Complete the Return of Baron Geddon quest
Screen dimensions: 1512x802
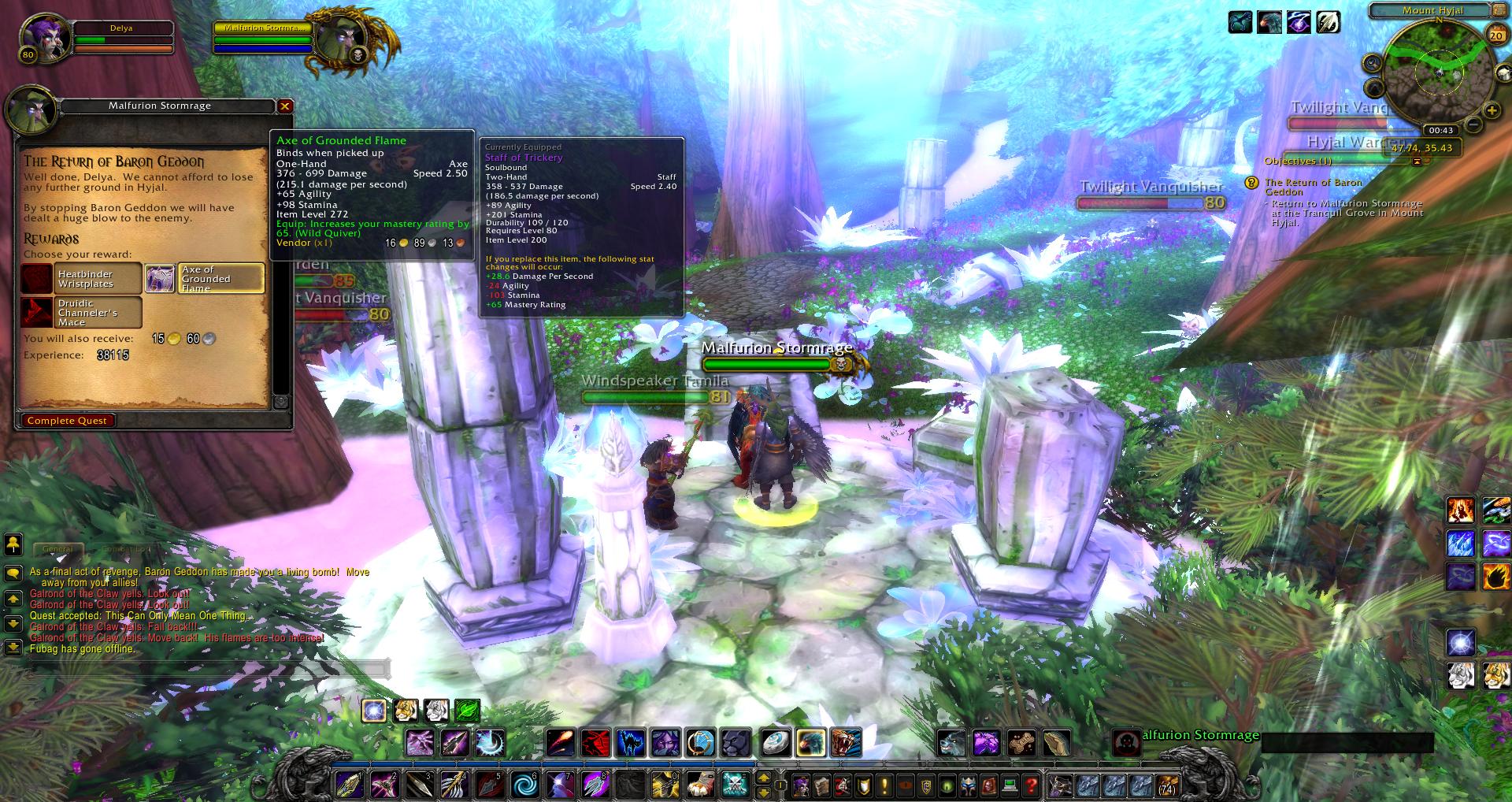click(x=67, y=421)
